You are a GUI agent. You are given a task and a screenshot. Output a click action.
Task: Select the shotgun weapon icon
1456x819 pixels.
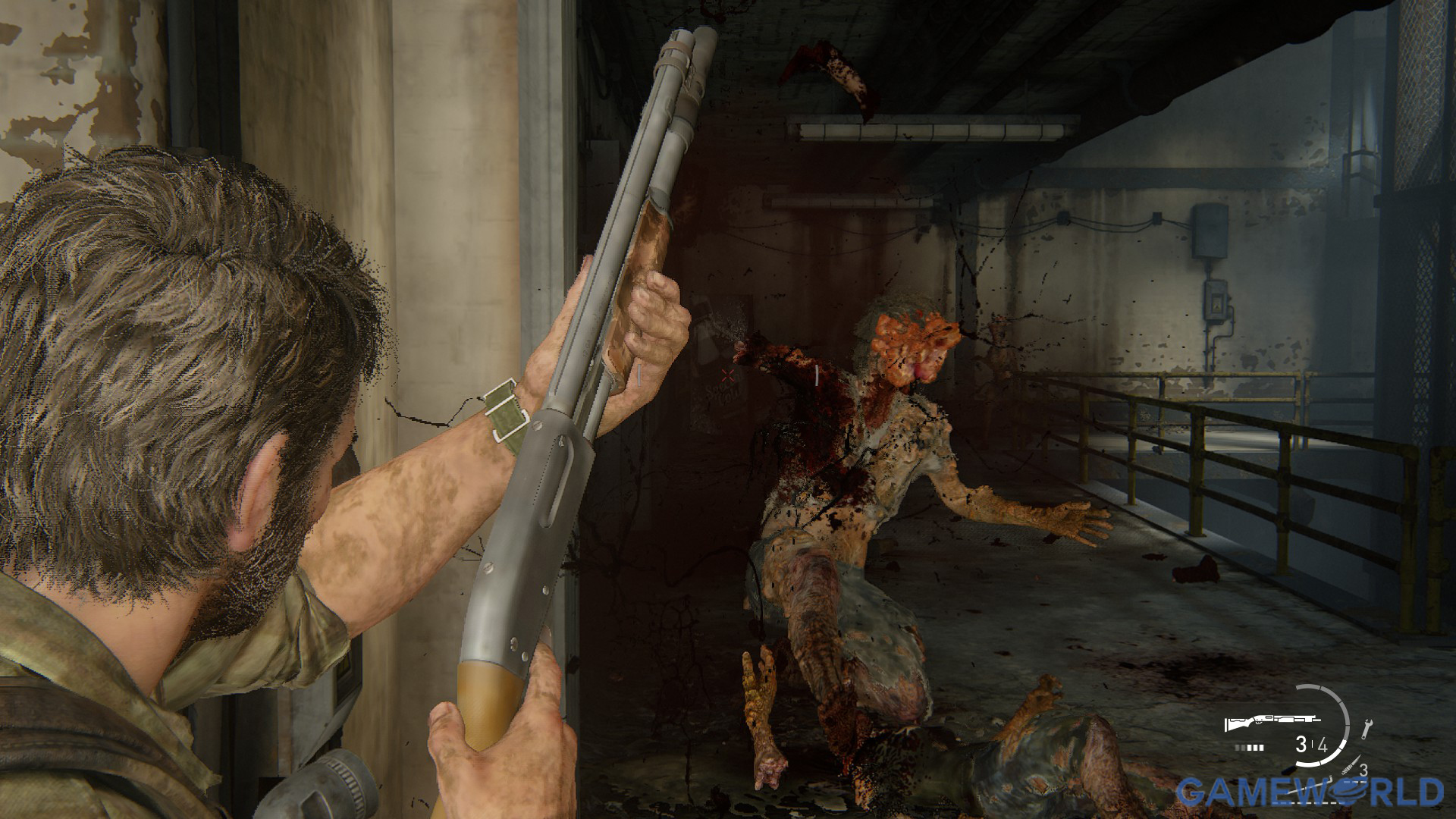click(1272, 723)
